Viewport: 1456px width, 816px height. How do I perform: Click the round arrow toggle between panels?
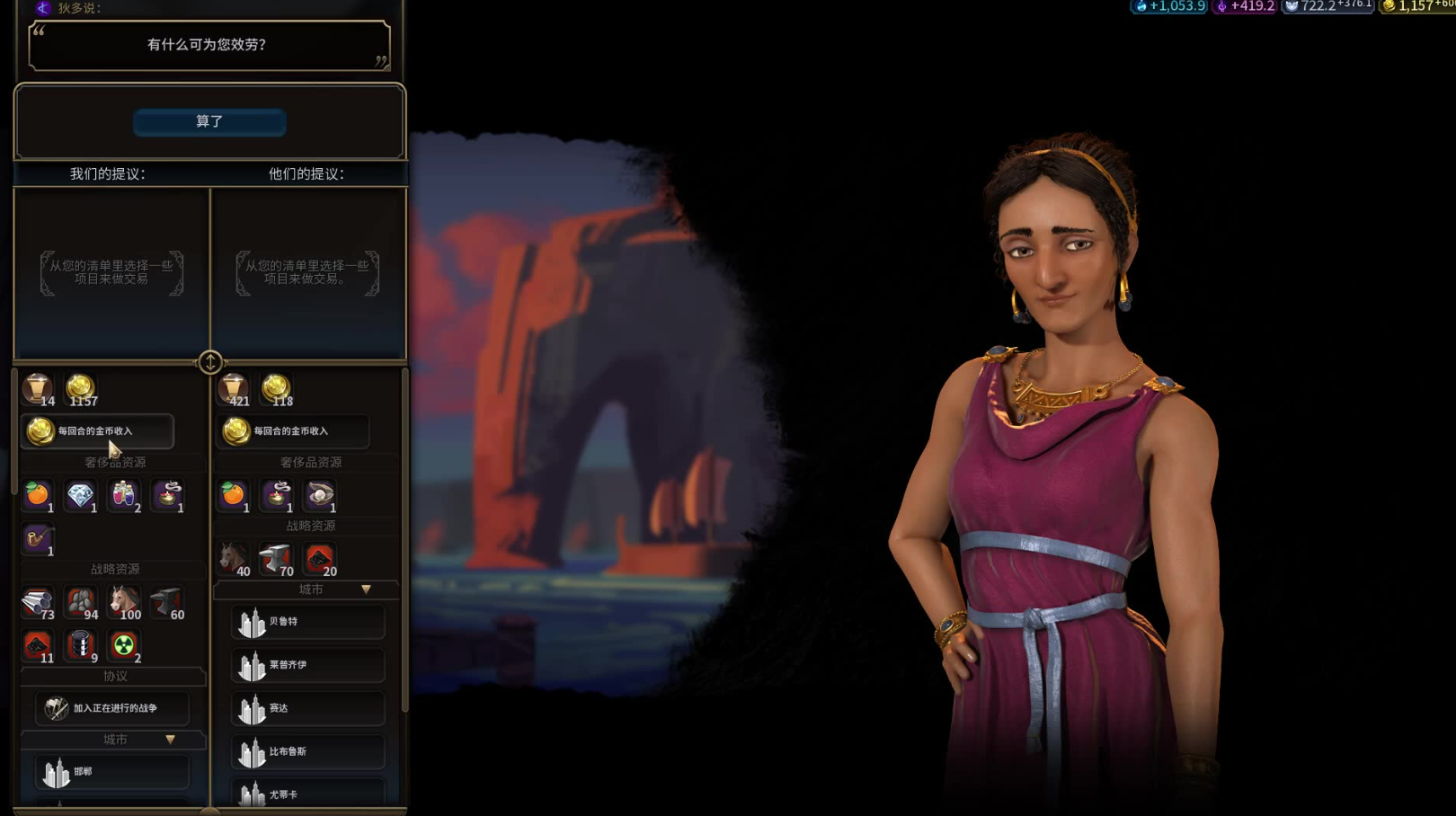pyautogui.click(x=210, y=362)
